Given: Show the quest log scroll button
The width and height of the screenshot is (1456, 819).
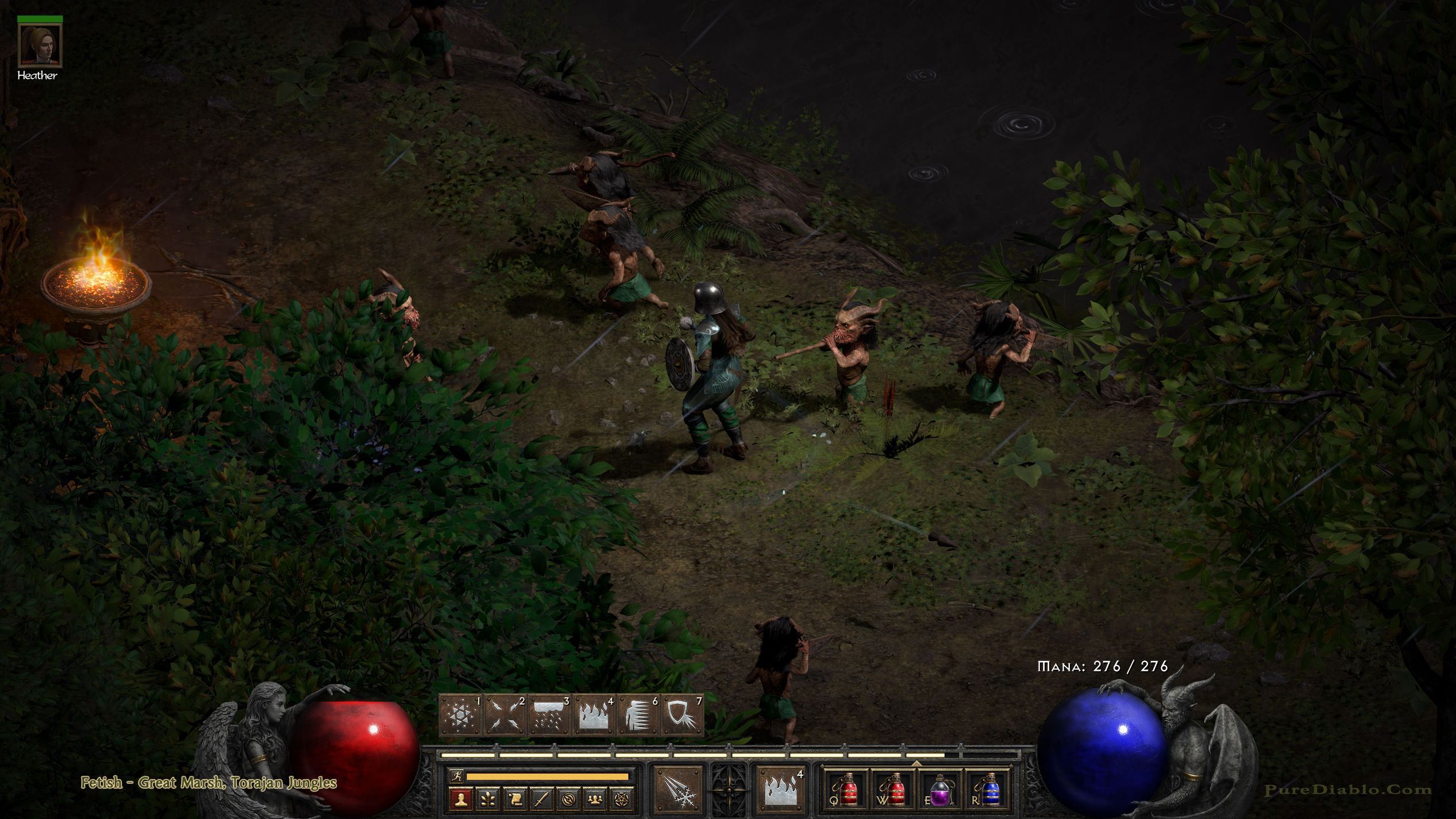Looking at the screenshot, I should click(x=515, y=799).
